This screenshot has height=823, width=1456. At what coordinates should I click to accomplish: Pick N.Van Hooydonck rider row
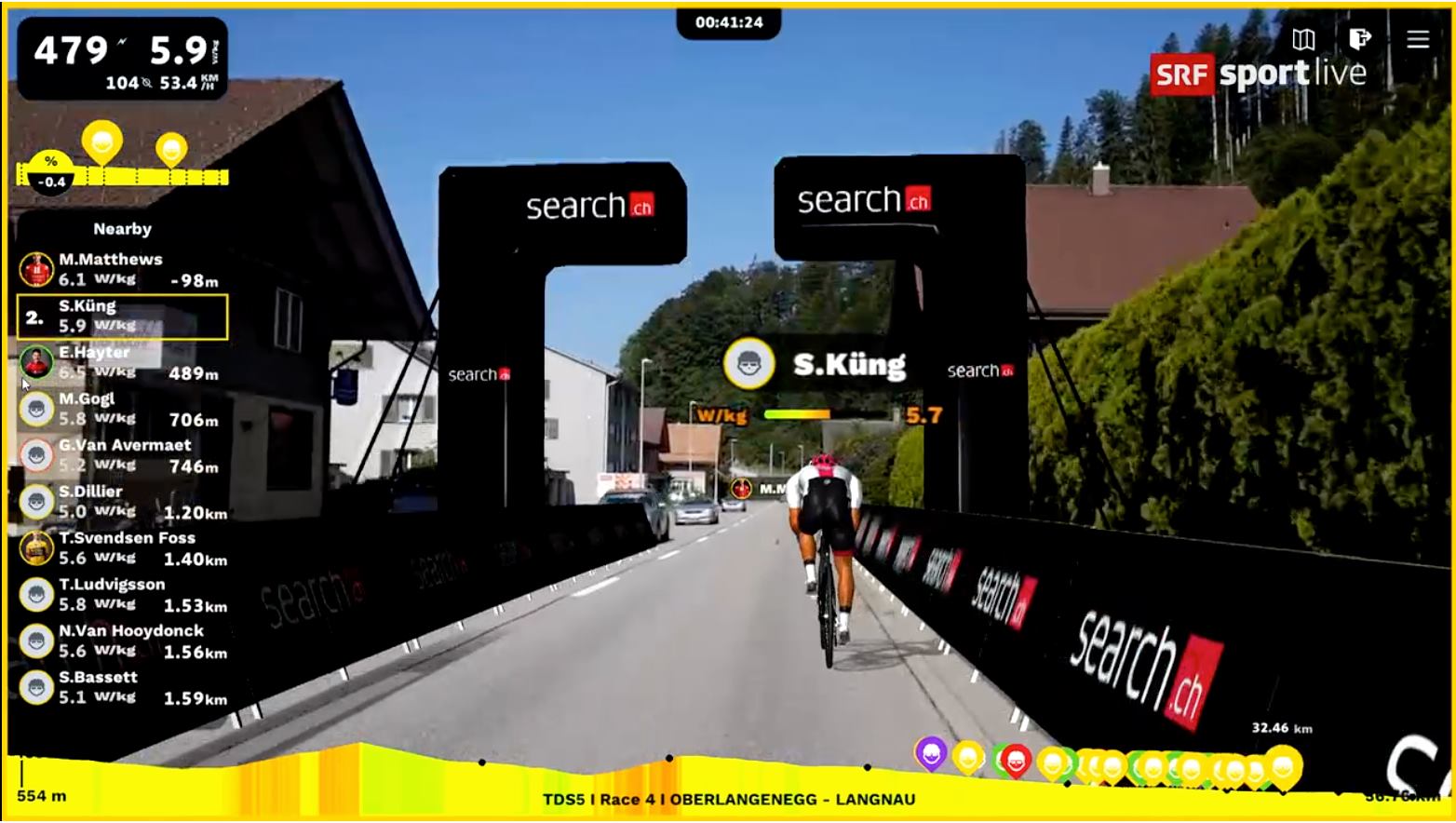click(123, 641)
